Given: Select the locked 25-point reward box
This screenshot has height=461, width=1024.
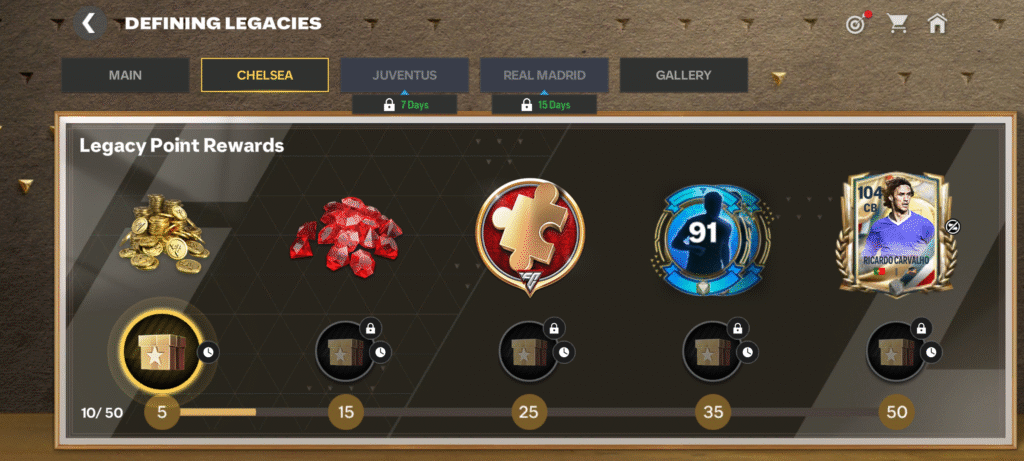Looking at the screenshot, I should click(x=529, y=352).
